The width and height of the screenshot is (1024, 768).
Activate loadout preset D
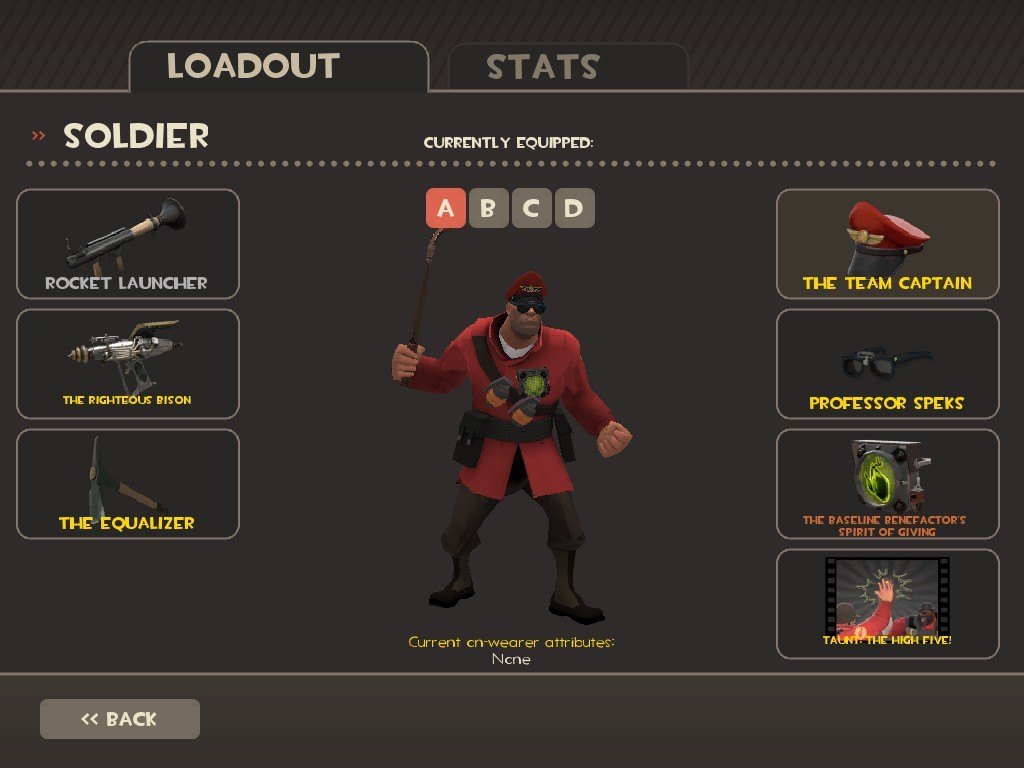pos(574,208)
